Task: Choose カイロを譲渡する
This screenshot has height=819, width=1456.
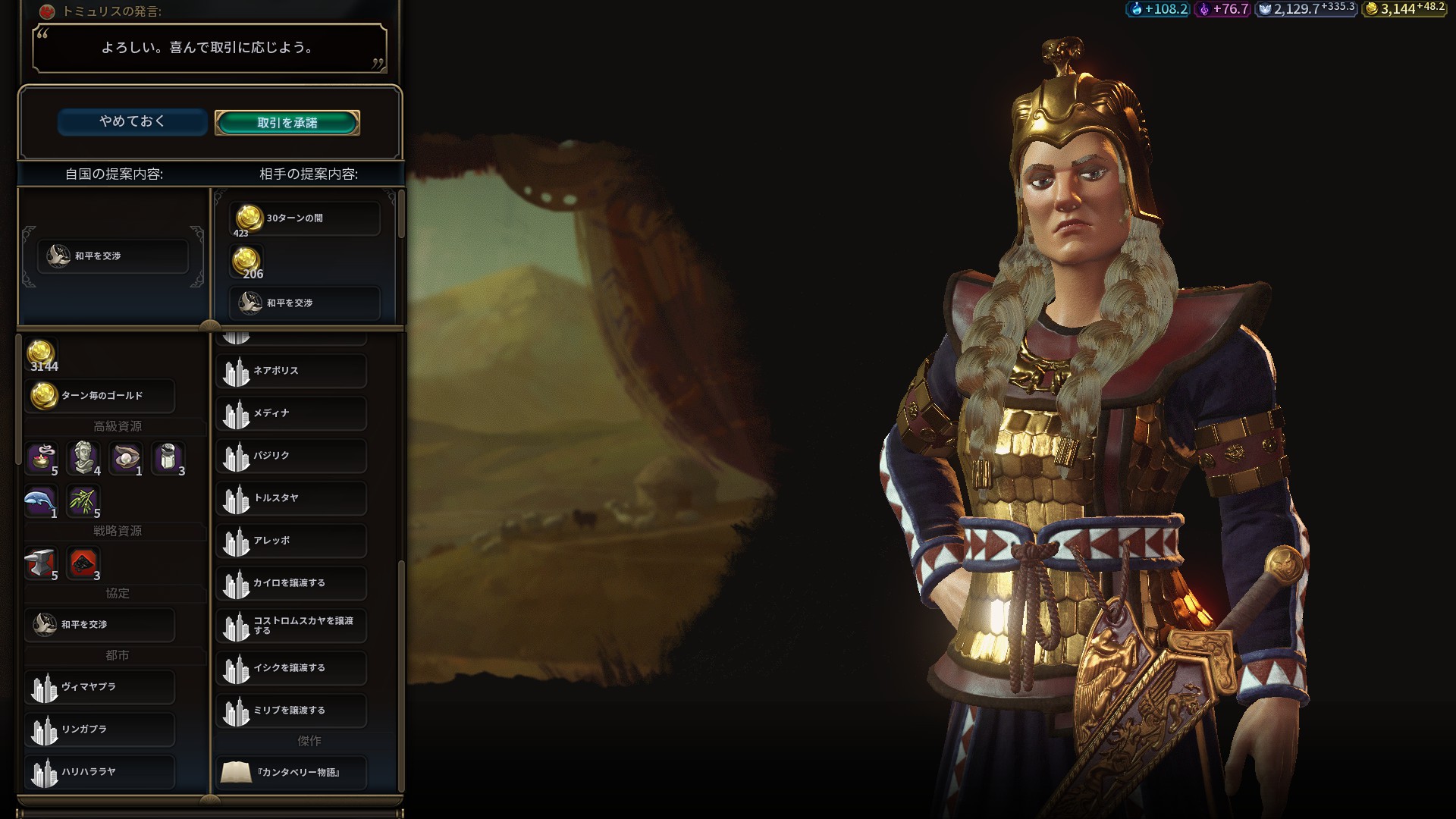Action: 291,583
